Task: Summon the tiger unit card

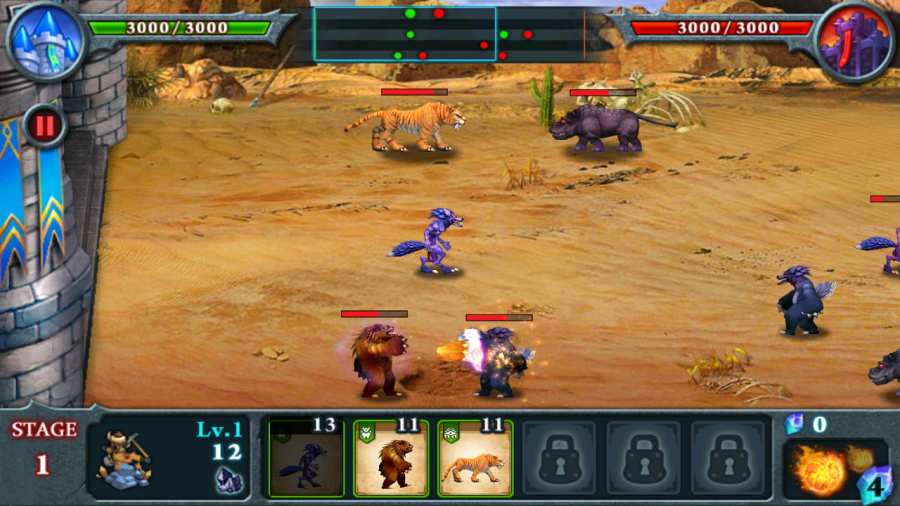Action: [475, 459]
